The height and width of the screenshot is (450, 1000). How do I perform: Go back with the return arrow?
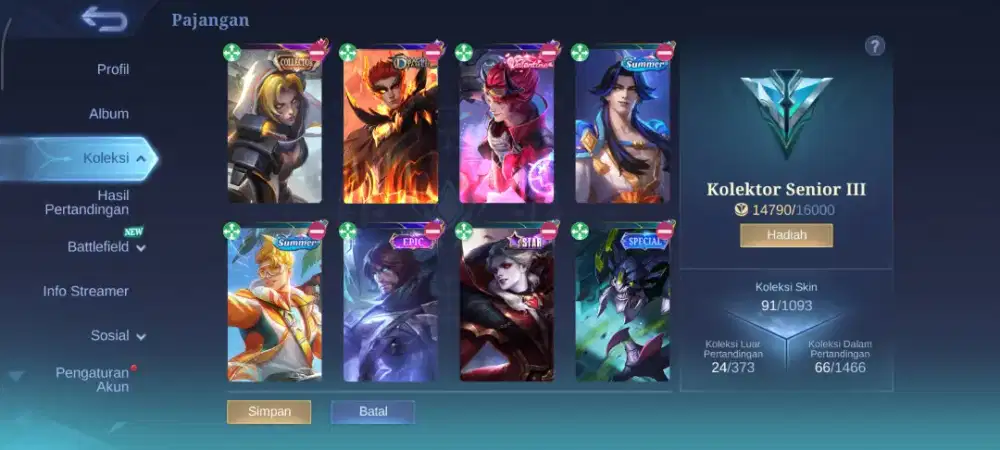103,18
